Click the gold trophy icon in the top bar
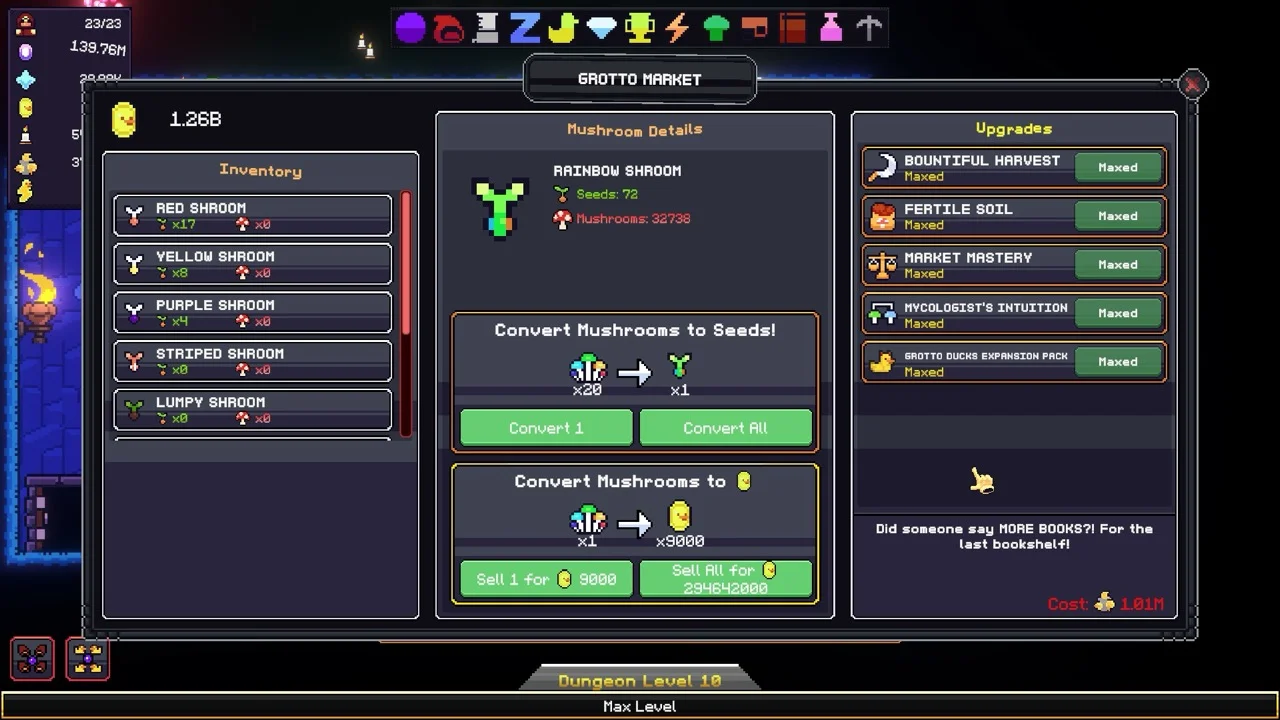This screenshot has width=1280, height=720. (x=639, y=28)
